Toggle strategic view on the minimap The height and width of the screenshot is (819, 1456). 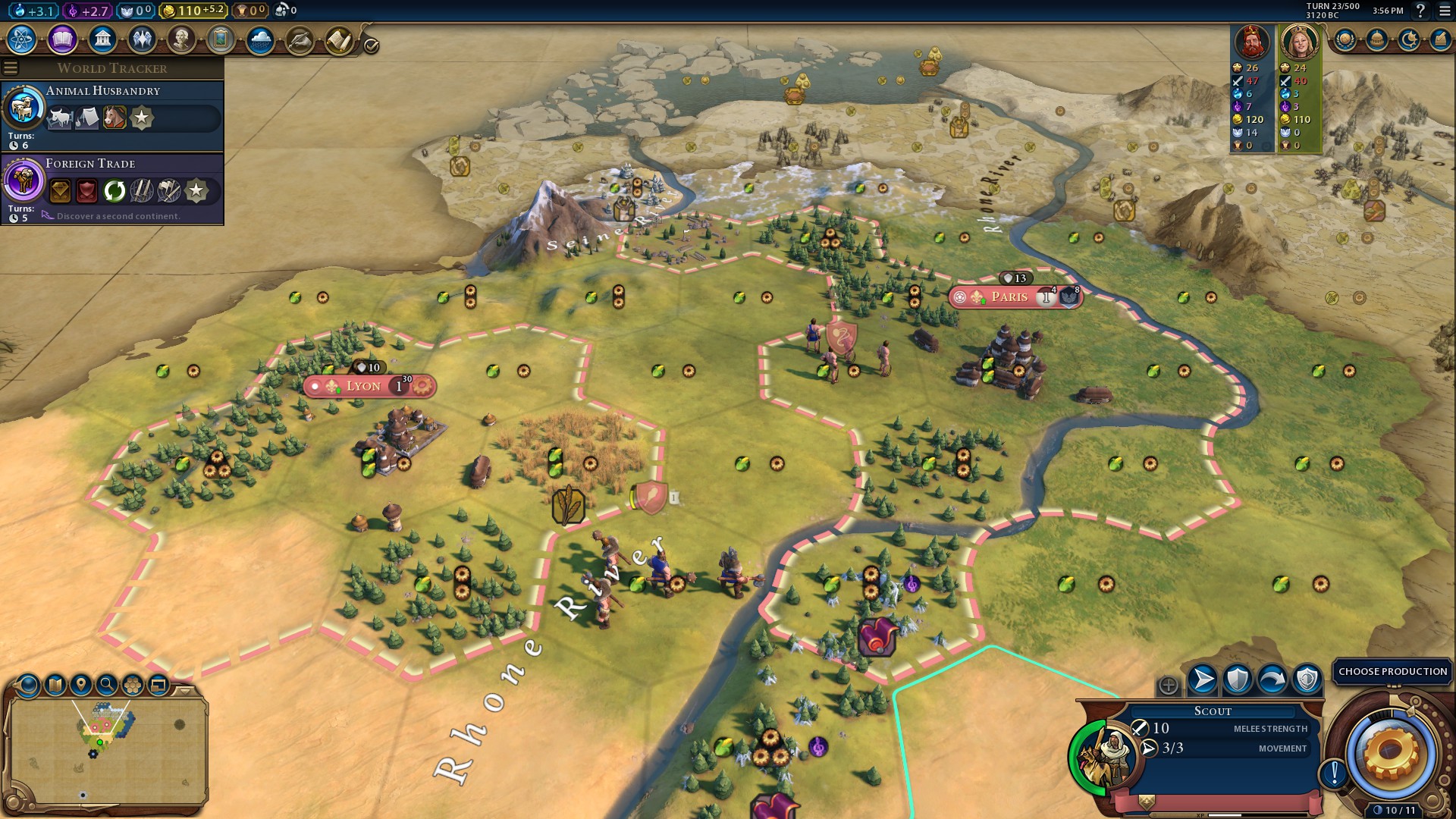click(133, 682)
